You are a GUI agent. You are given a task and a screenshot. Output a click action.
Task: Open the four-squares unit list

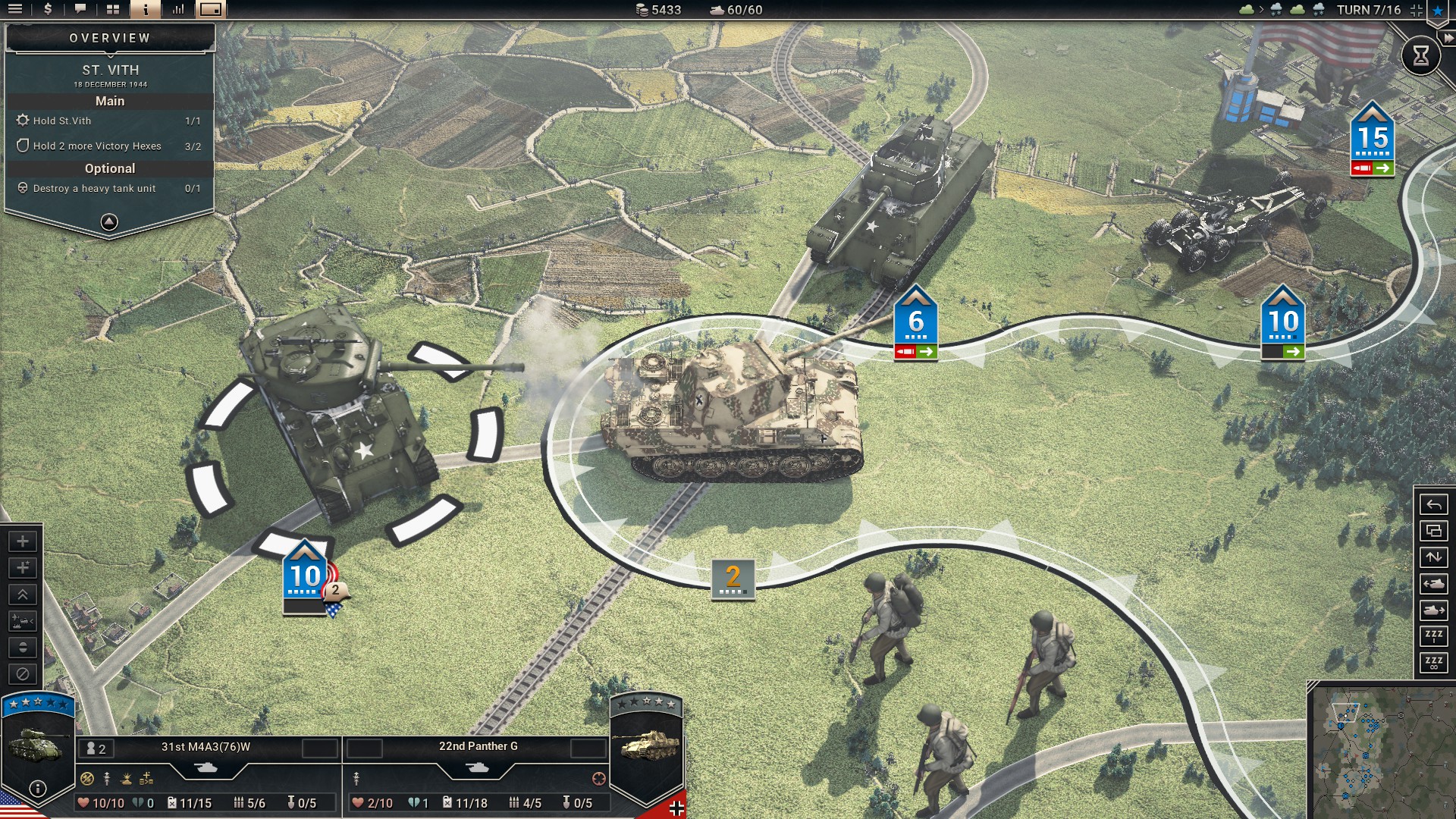[113, 10]
